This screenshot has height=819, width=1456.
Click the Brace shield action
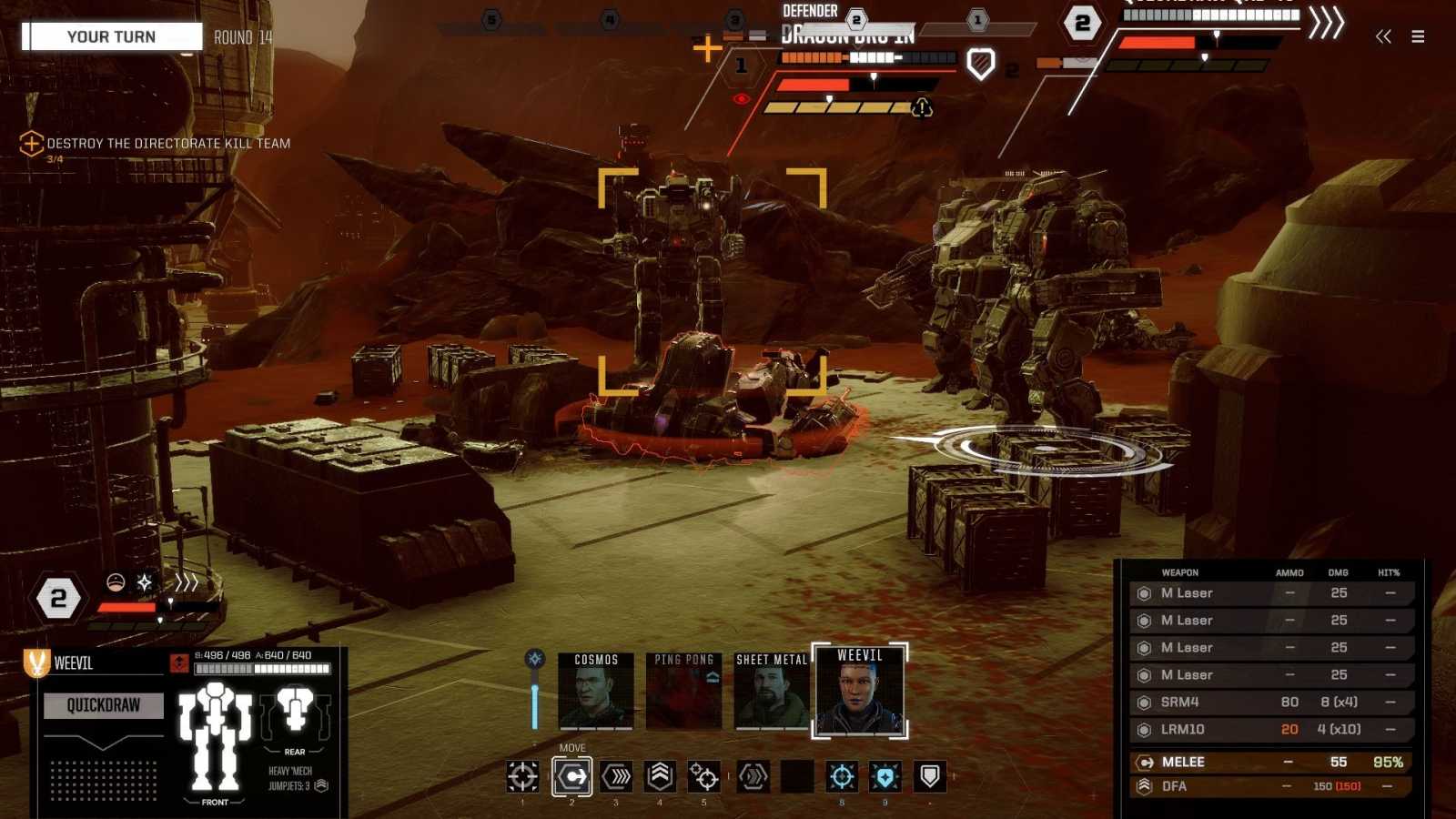pyautogui.click(x=929, y=776)
